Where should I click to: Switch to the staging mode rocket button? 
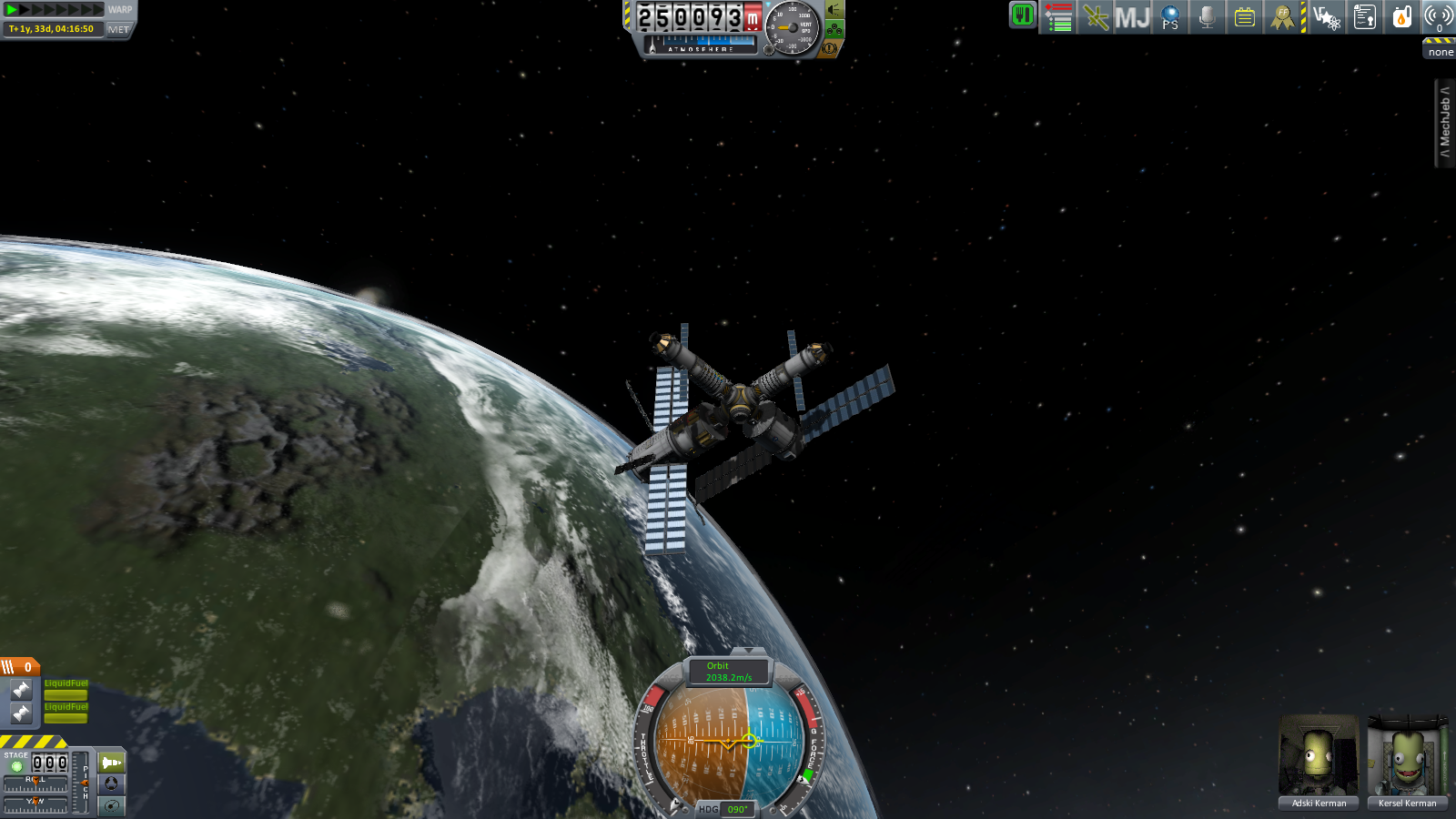(111, 762)
